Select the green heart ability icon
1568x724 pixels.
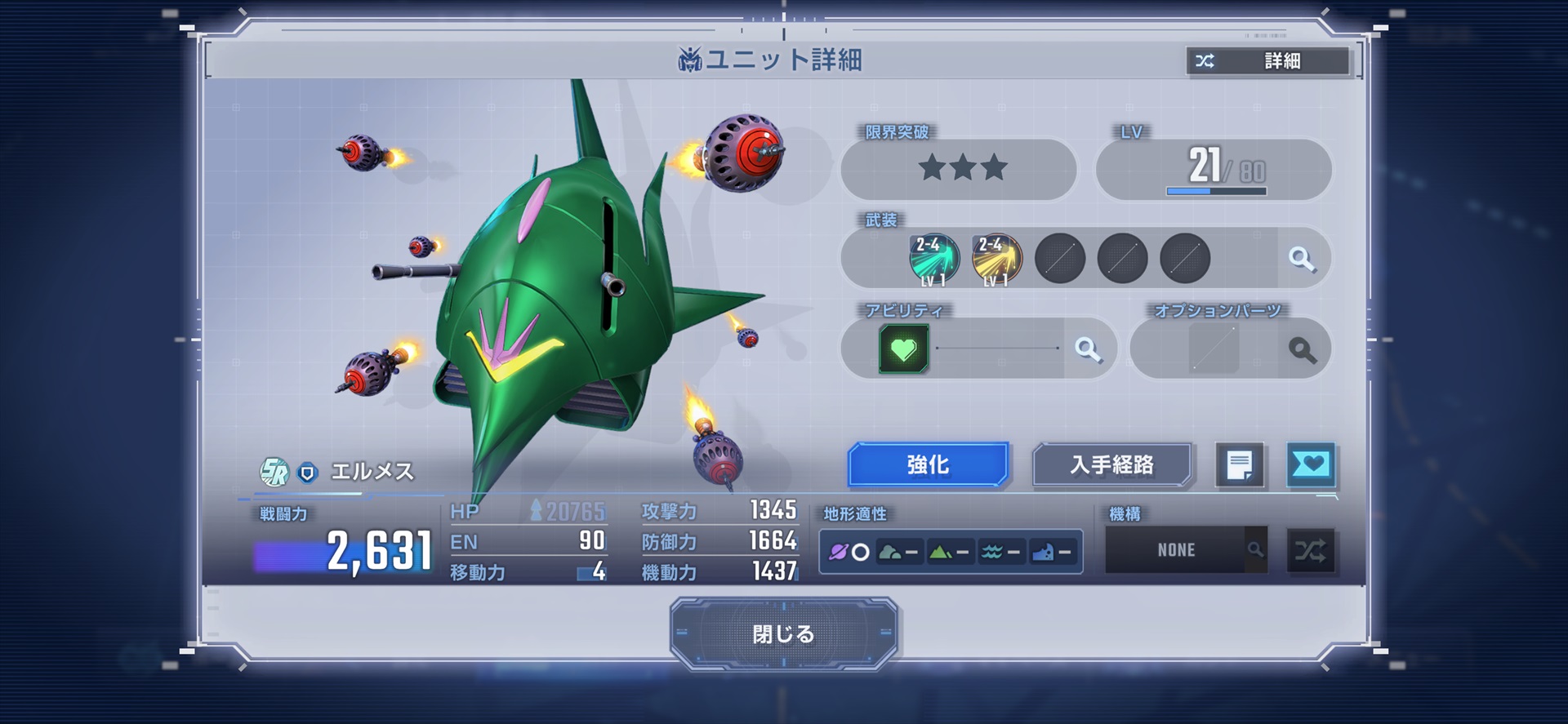903,349
